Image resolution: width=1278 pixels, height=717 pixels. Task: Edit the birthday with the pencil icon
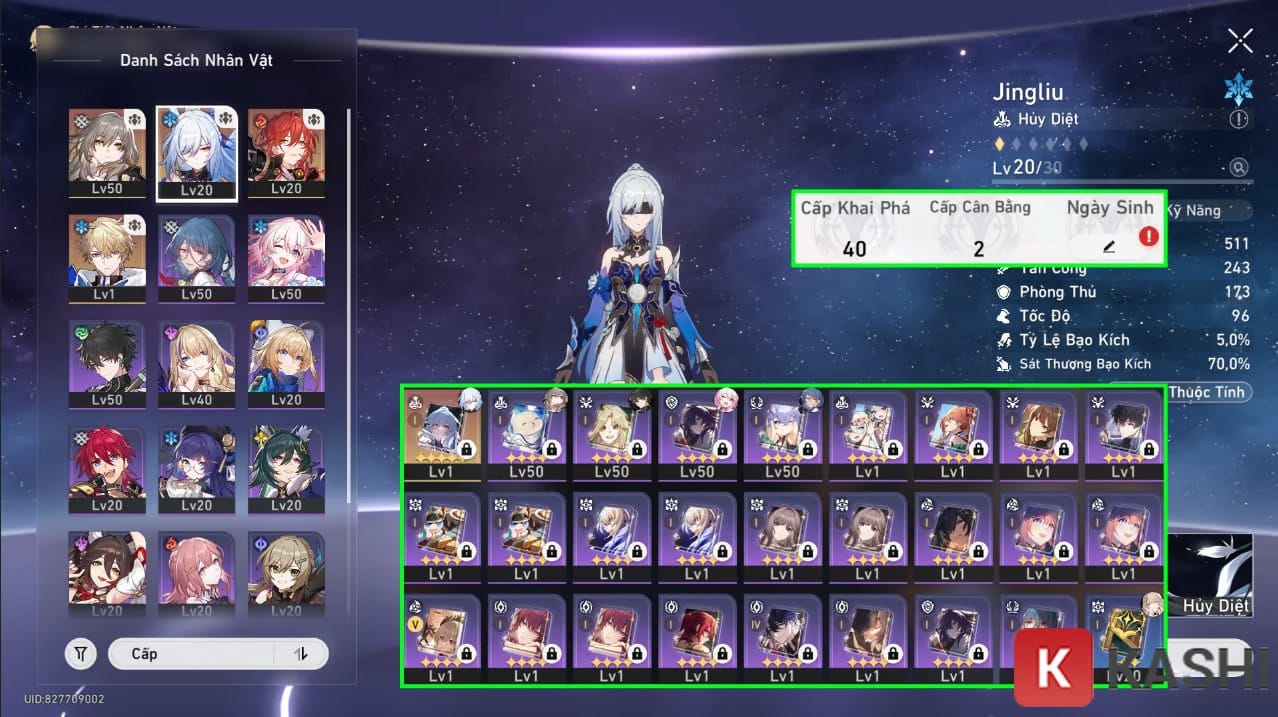(x=1108, y=246)
